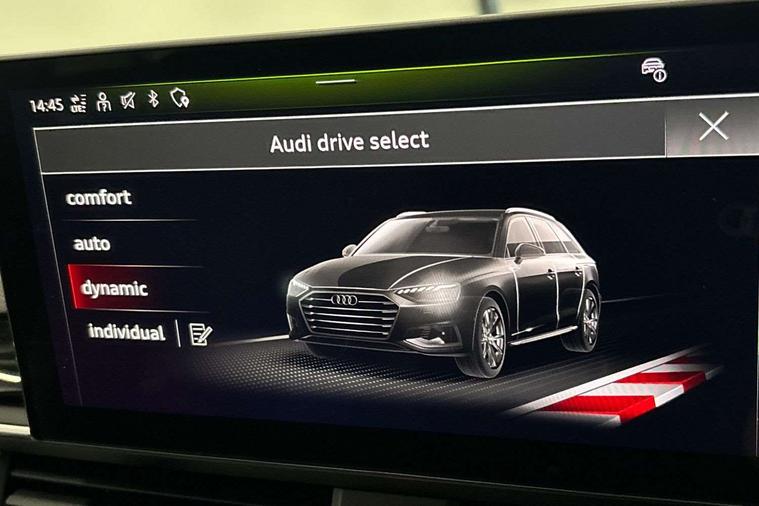Open the car warning notification icon

(x=654, y=70)
